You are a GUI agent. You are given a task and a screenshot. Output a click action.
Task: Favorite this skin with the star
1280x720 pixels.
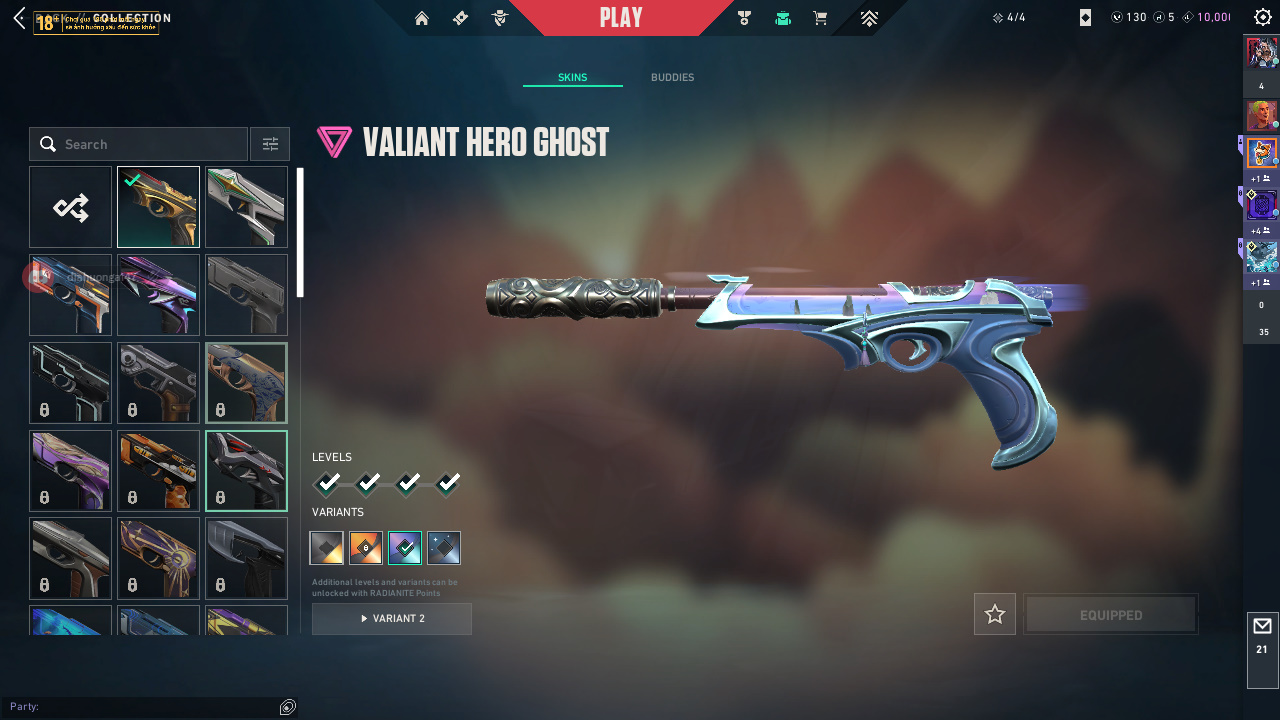pyautogui.click(x=995, y=615)
